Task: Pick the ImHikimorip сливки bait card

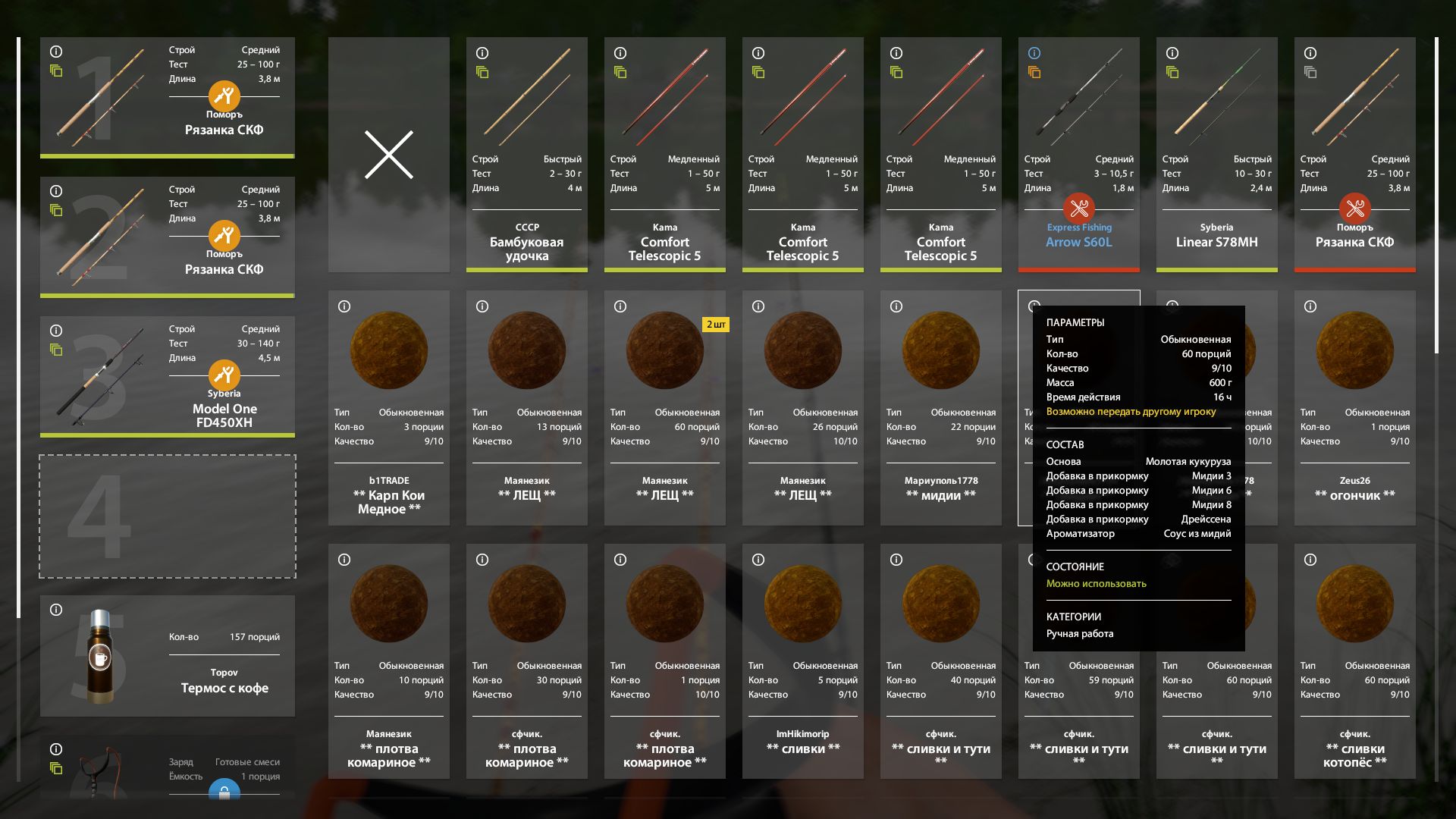Action: pyautogui.click(x=802, y=661)
